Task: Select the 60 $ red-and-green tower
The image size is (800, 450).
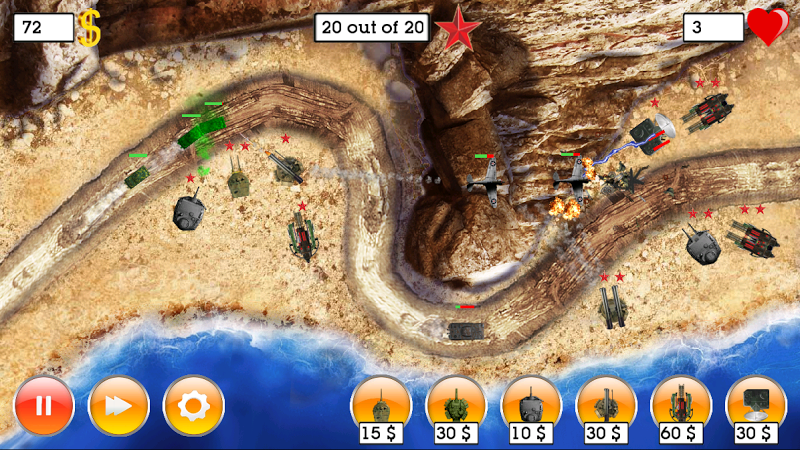Action: pyautogui.click(x=681, y=405)
